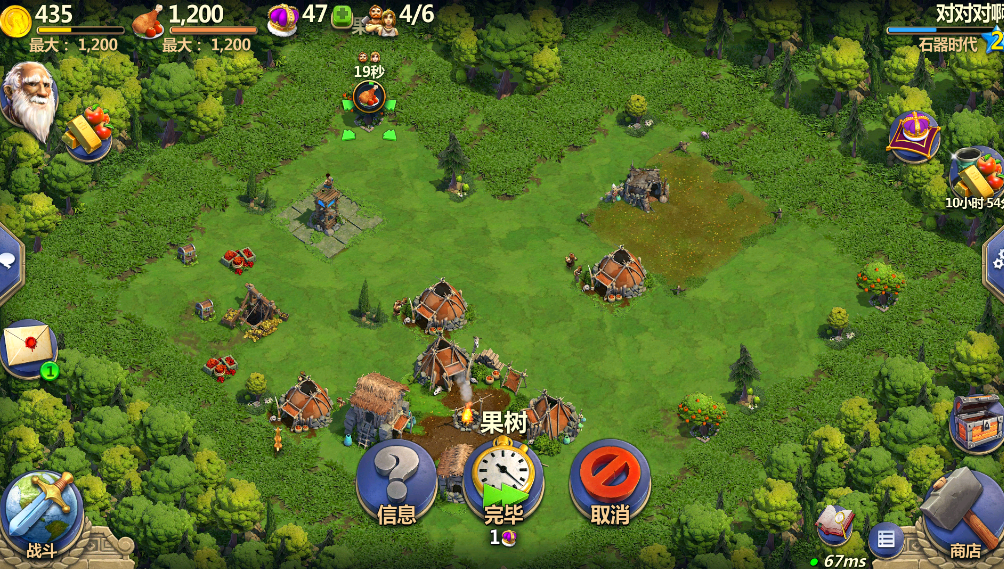Open the timed resource pack offer

[x=975, y=175]
